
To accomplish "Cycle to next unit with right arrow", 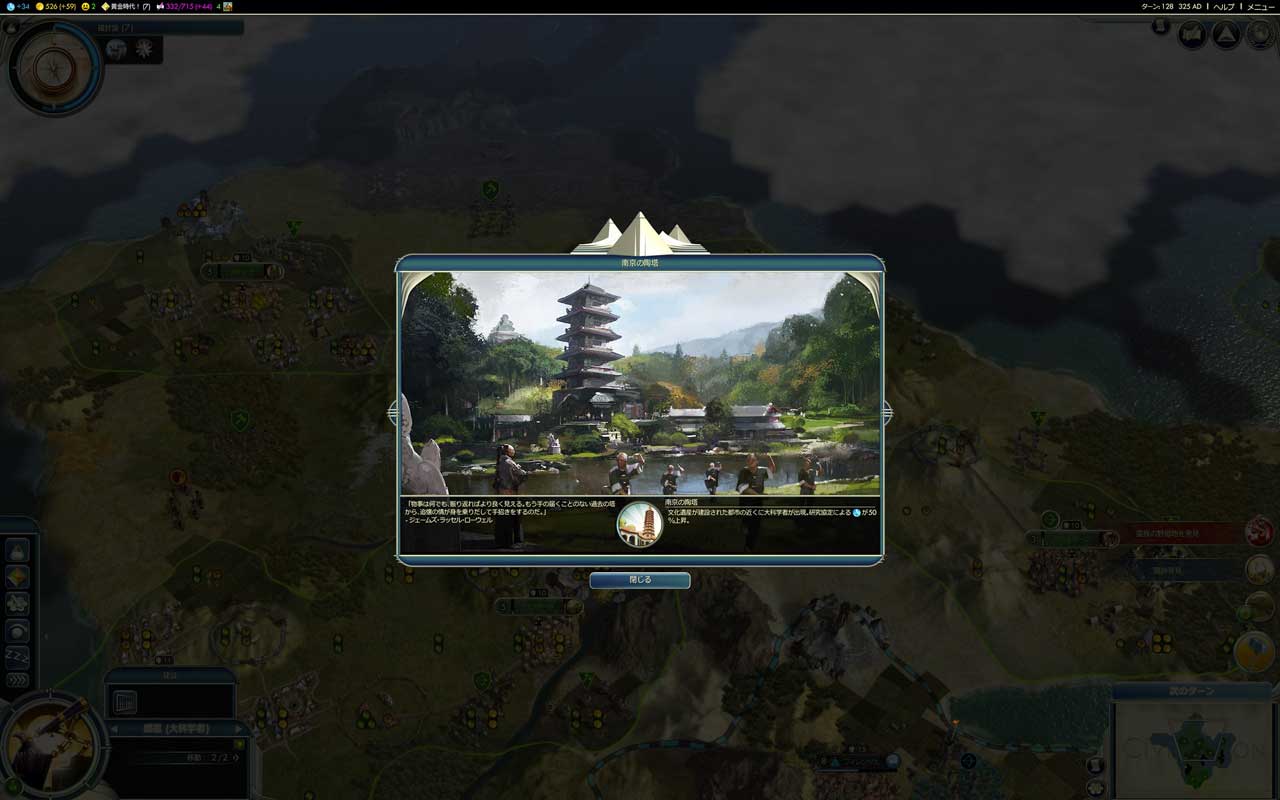I will 241,729.
